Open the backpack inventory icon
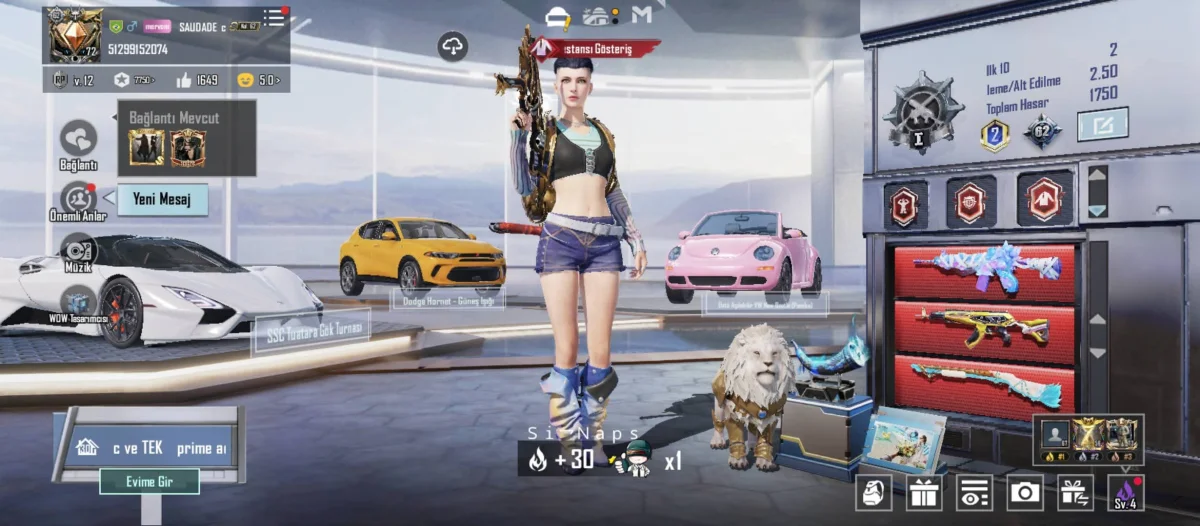1200x526 pixels. 873,491
